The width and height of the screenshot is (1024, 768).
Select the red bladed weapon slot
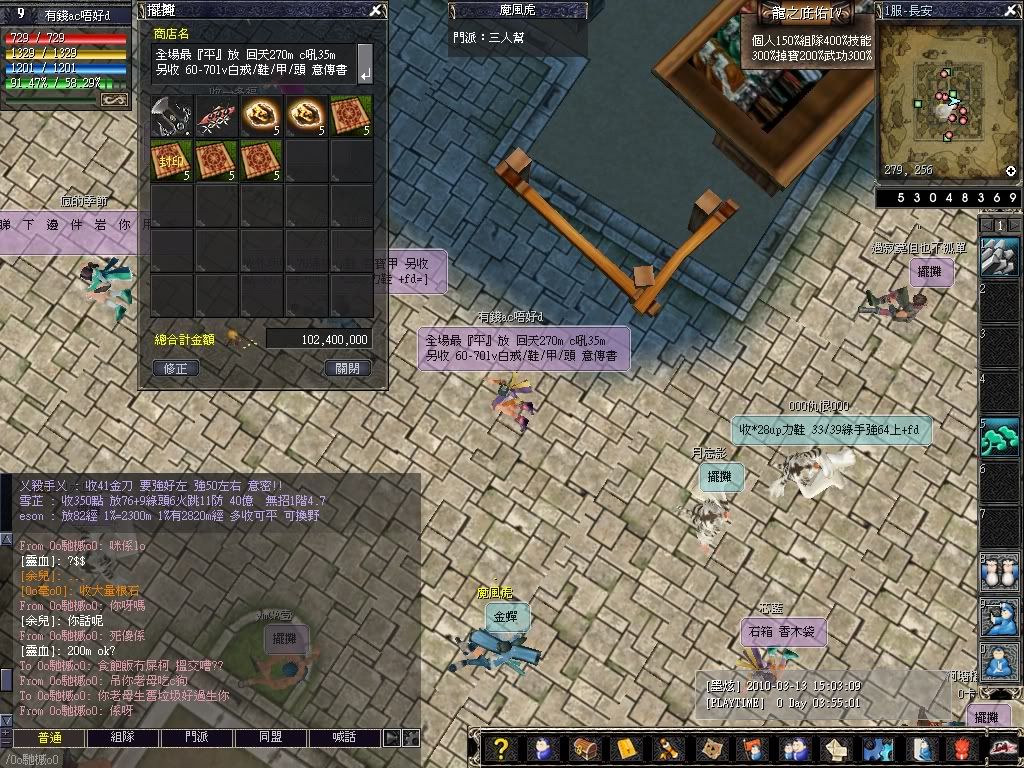click(216, 117)
